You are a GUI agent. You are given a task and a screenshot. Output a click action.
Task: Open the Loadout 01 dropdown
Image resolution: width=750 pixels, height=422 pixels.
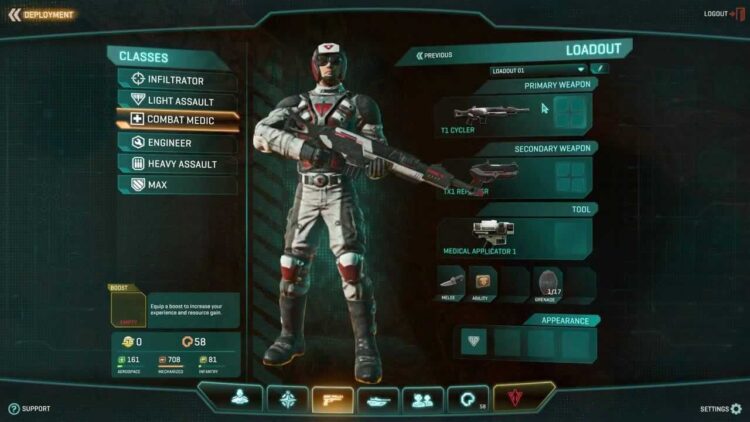point(538,70)
